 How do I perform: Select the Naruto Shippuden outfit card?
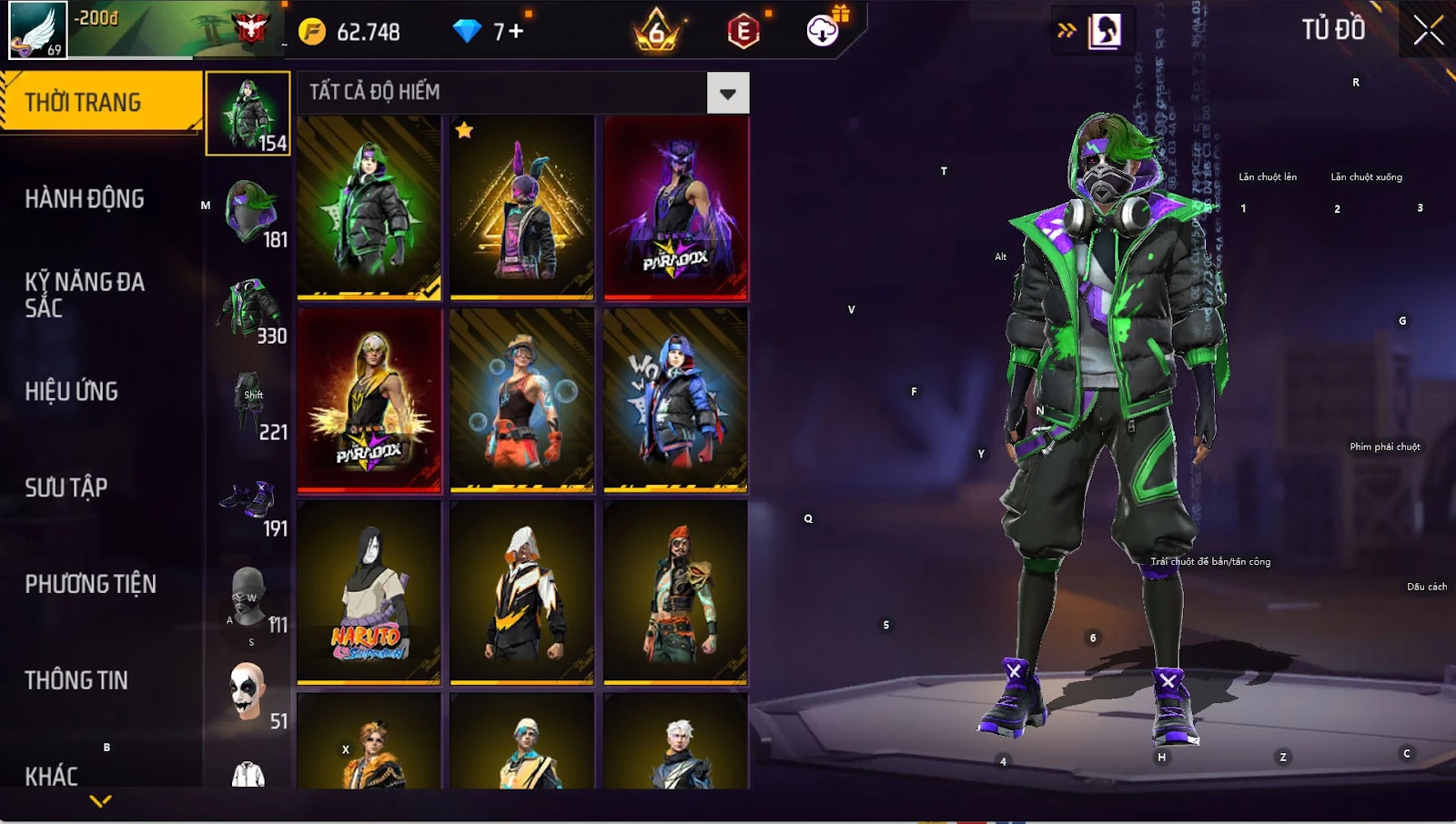369,591
